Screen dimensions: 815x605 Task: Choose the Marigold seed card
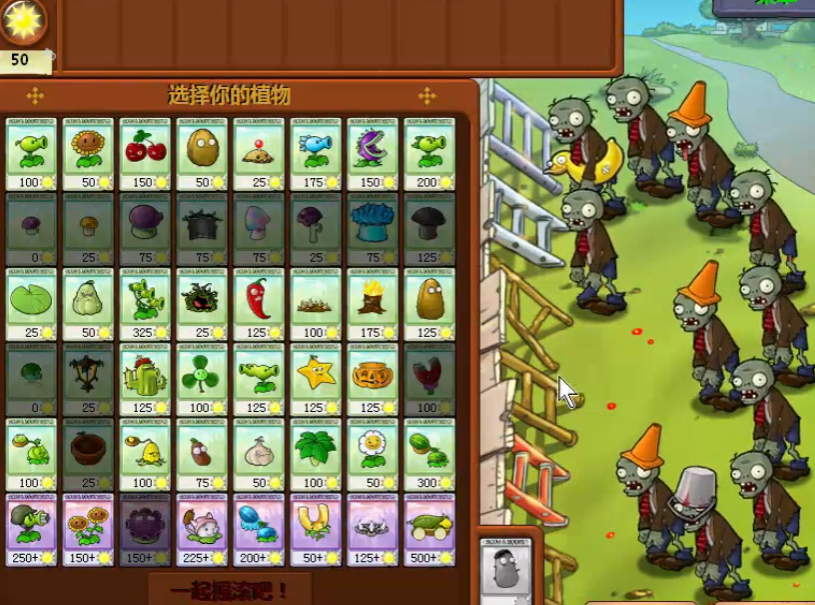click(372, 455)
